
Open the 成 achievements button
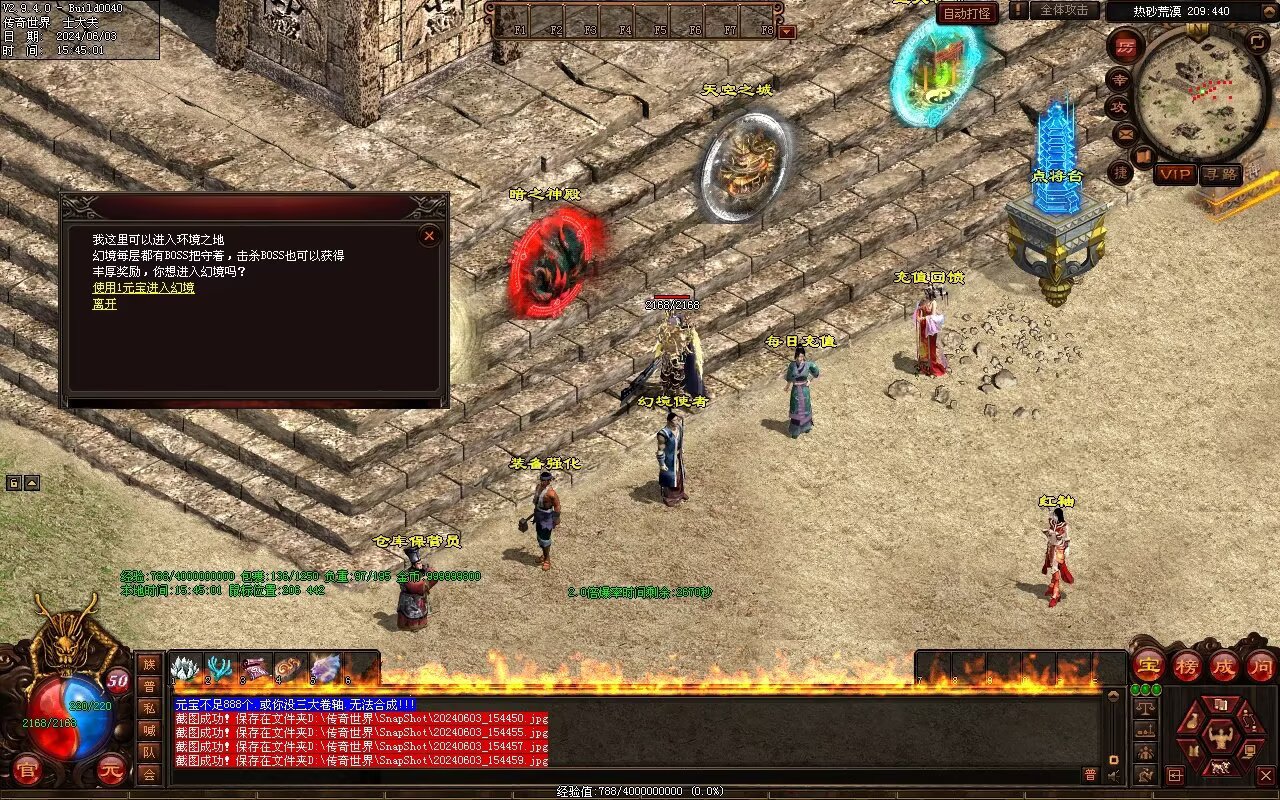pos(1224,665)
